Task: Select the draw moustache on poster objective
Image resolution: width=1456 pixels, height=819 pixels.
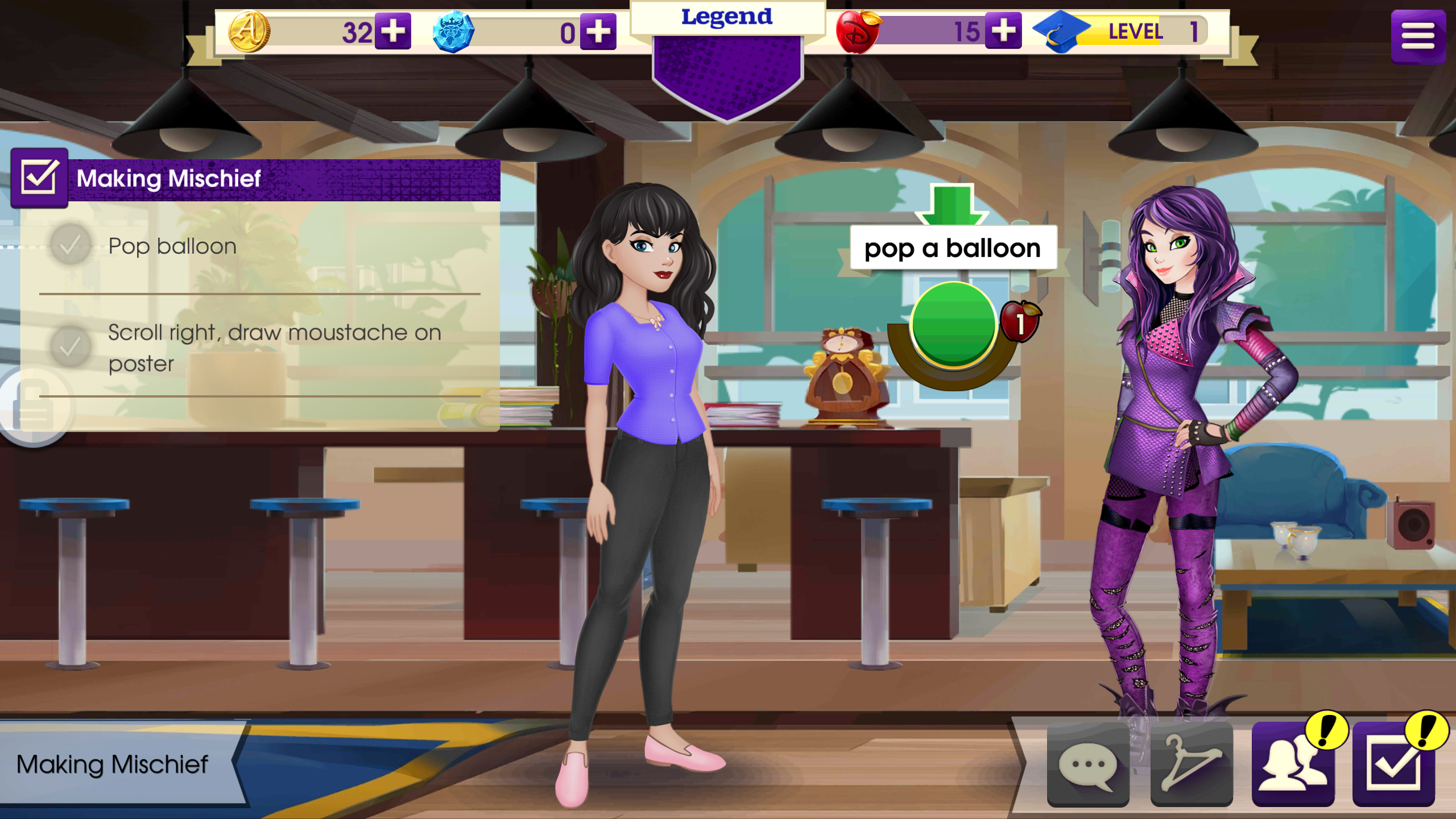Action: click(x=273, y=348)
